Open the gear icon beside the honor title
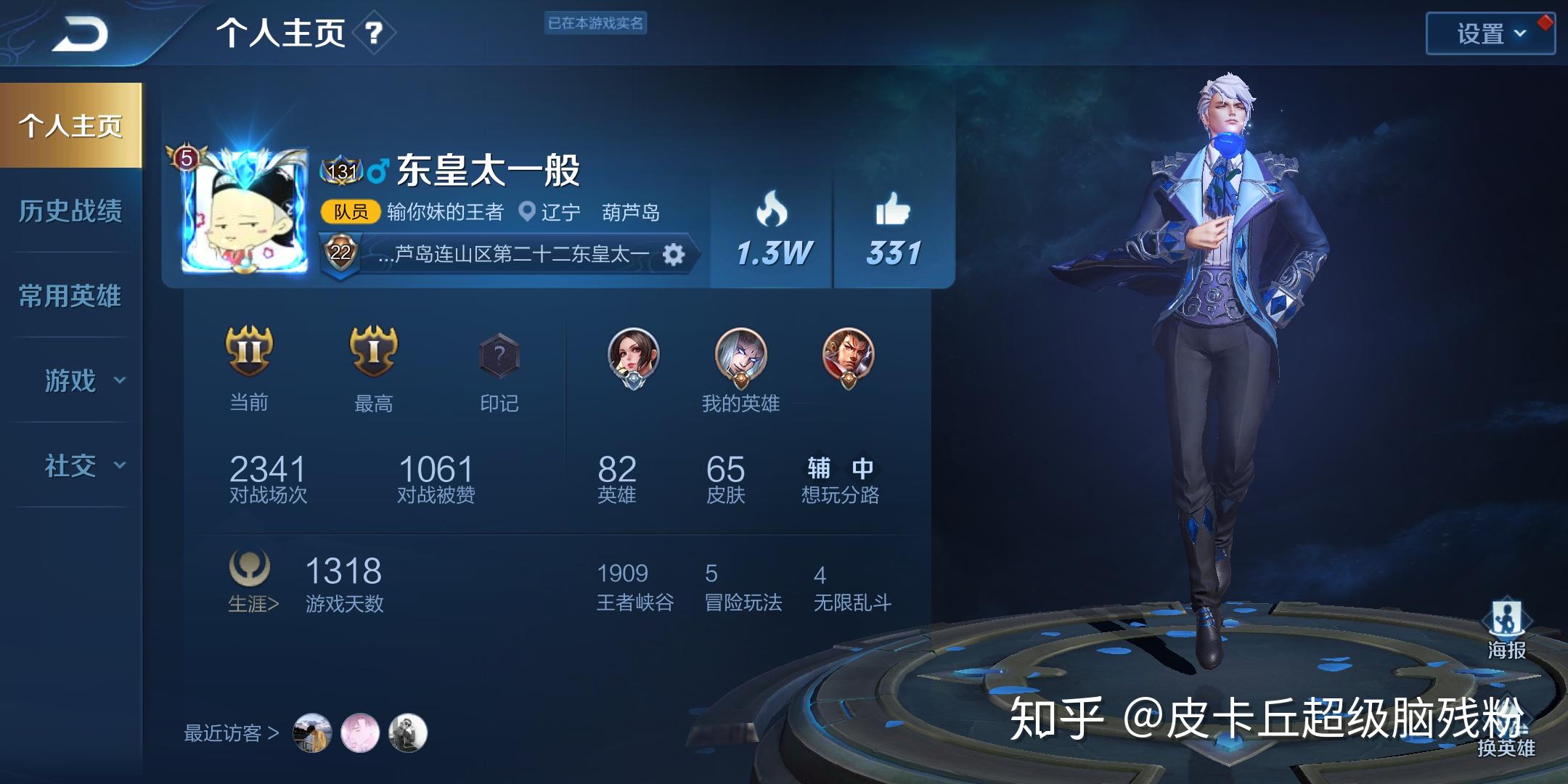This screenshot has height=784, width=1568. (675, 255)
